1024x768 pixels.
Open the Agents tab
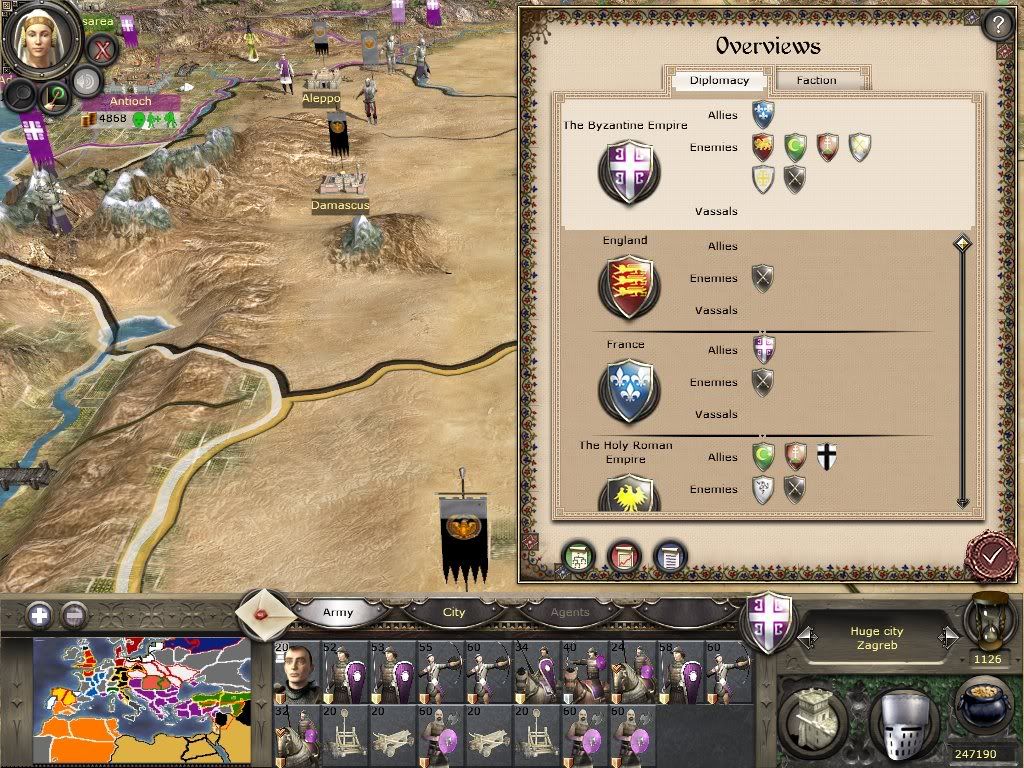click(x=570, y=612)
